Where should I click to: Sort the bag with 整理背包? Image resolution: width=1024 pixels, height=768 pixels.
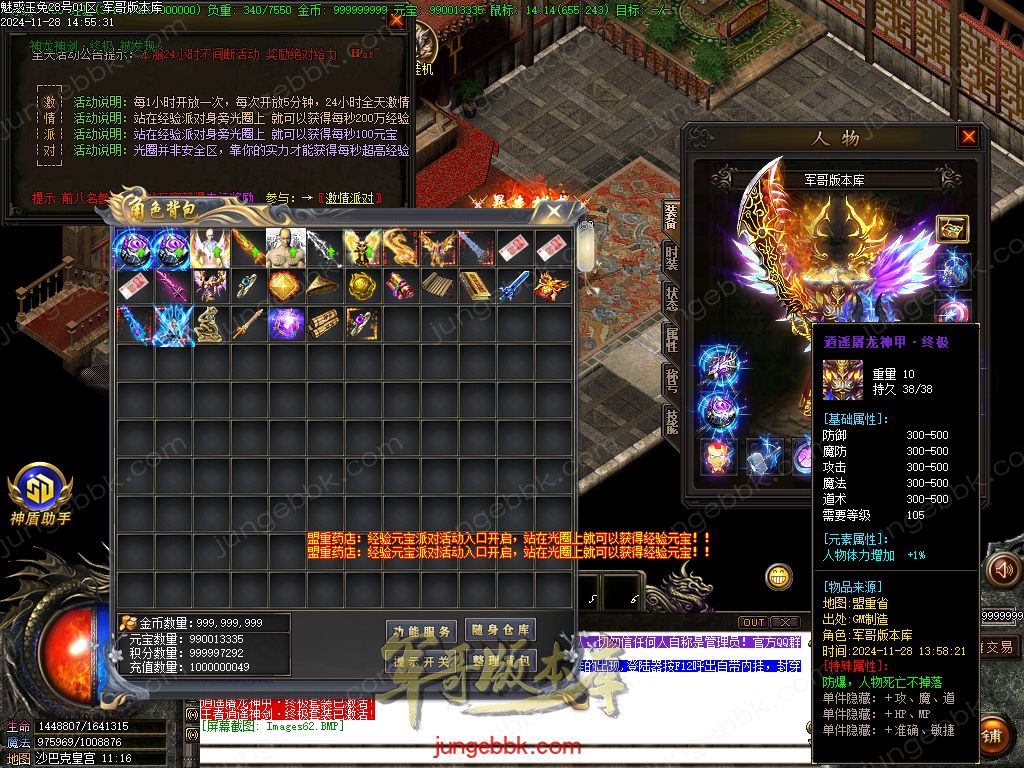[x=501, y=660]
